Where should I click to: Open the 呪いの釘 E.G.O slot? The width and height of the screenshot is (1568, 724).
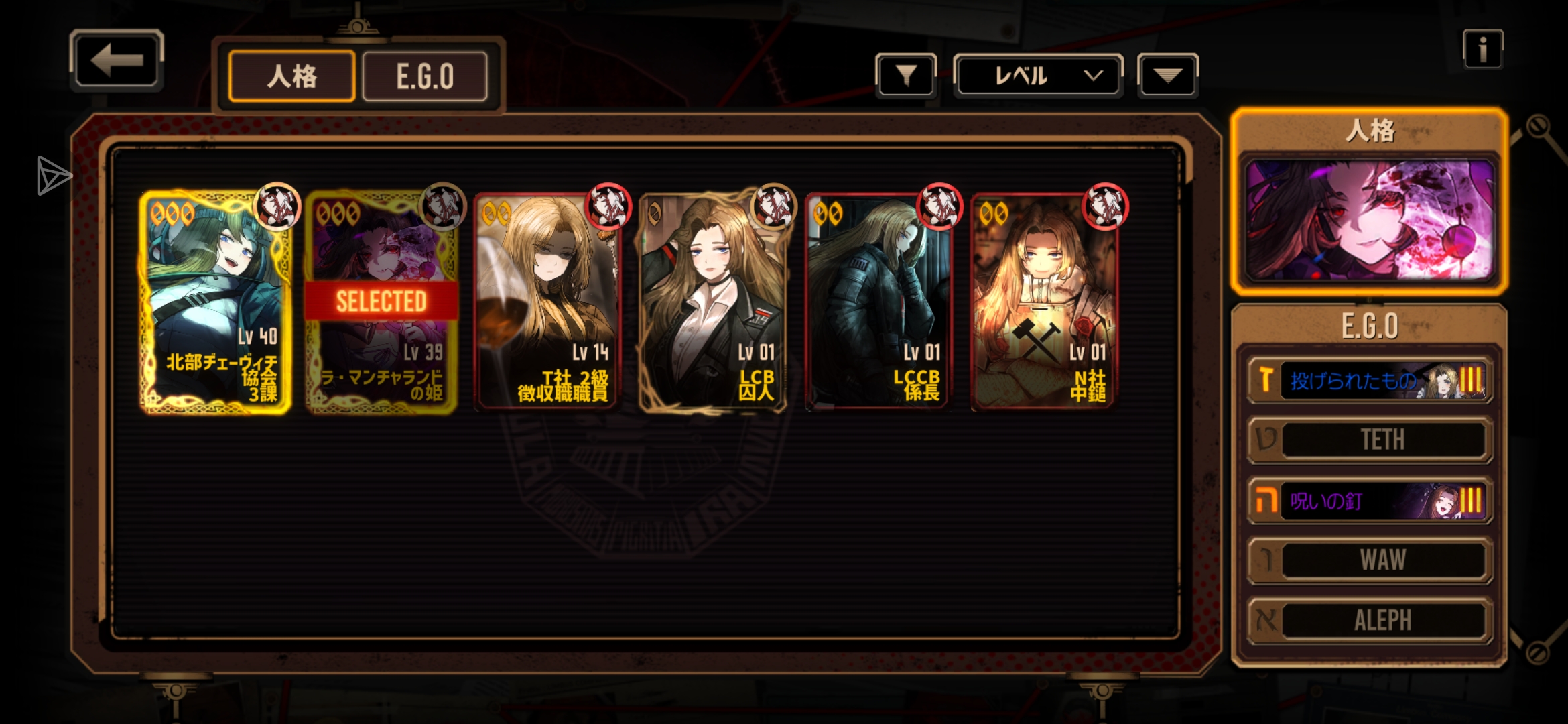[x=1370, y=501]
